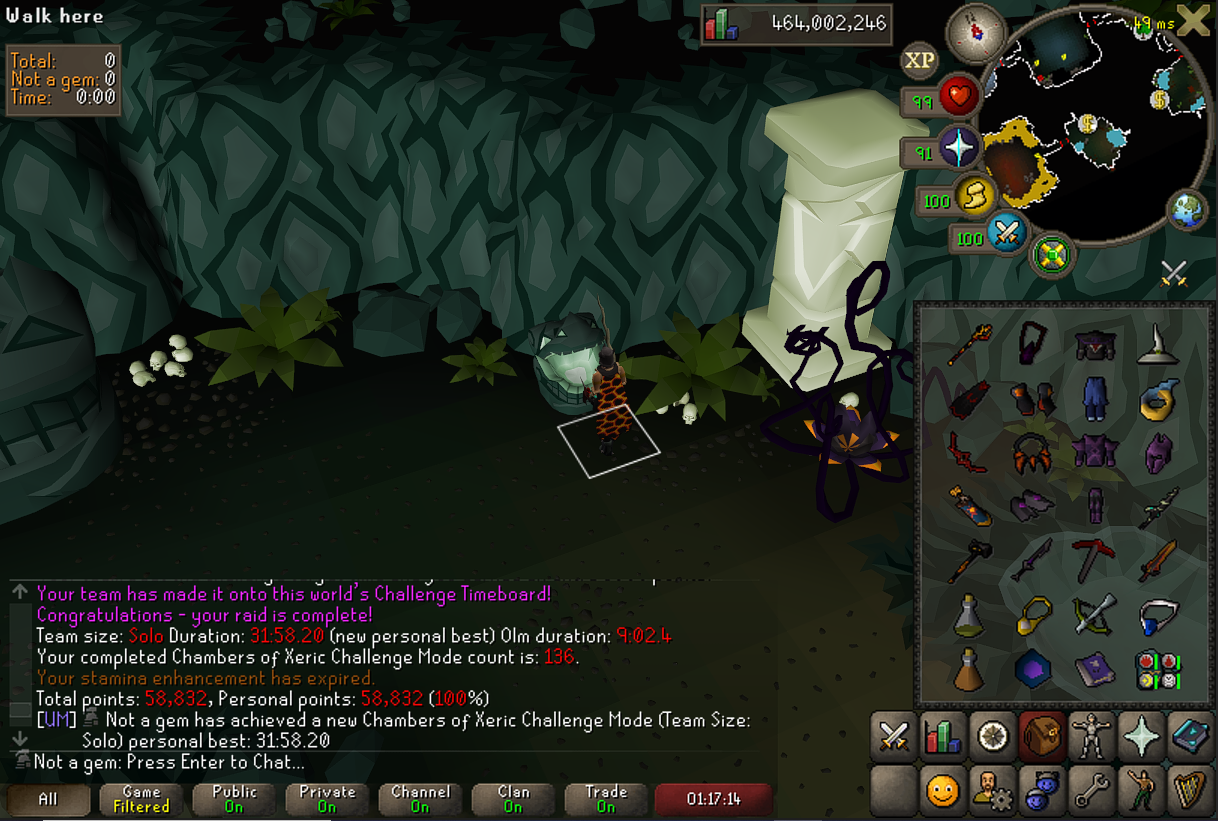Show the Prayer tab
The image size is (1218, 821).
pyautogui.click(x=1139, y=737)
